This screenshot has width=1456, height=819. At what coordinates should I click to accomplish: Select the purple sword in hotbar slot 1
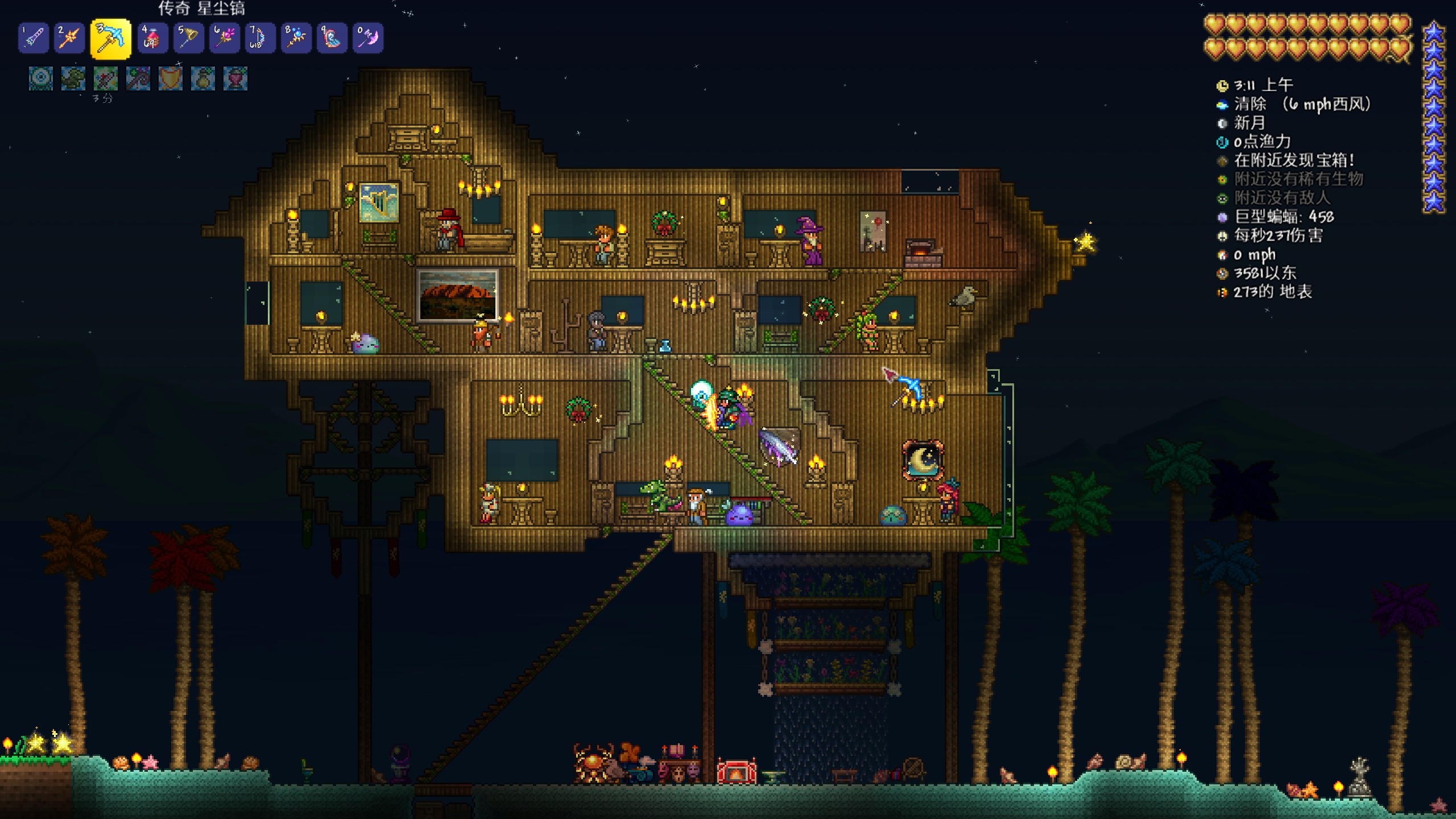pyautogui.click(x=34, y=38)
